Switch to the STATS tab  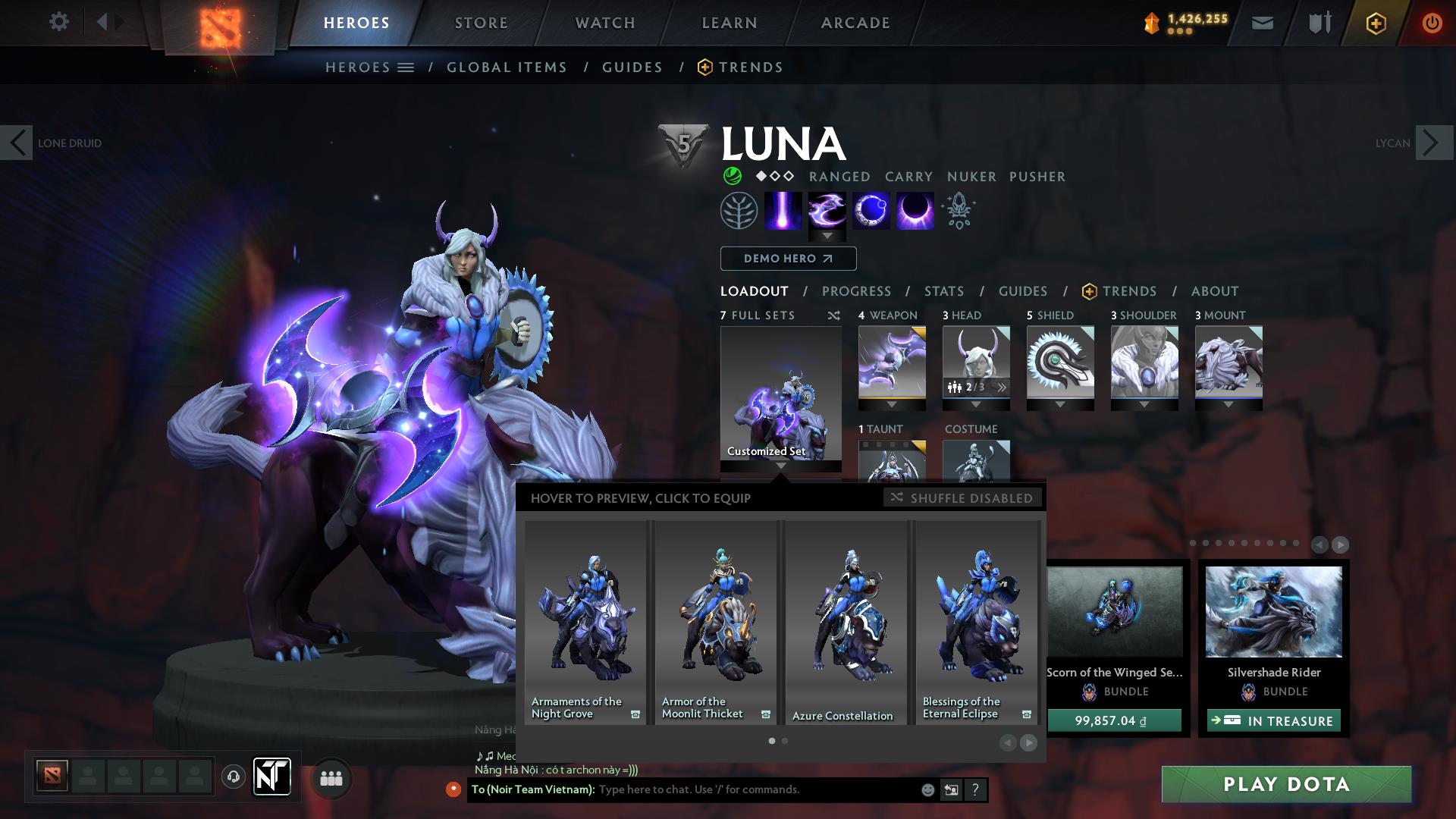click(943, 290)
